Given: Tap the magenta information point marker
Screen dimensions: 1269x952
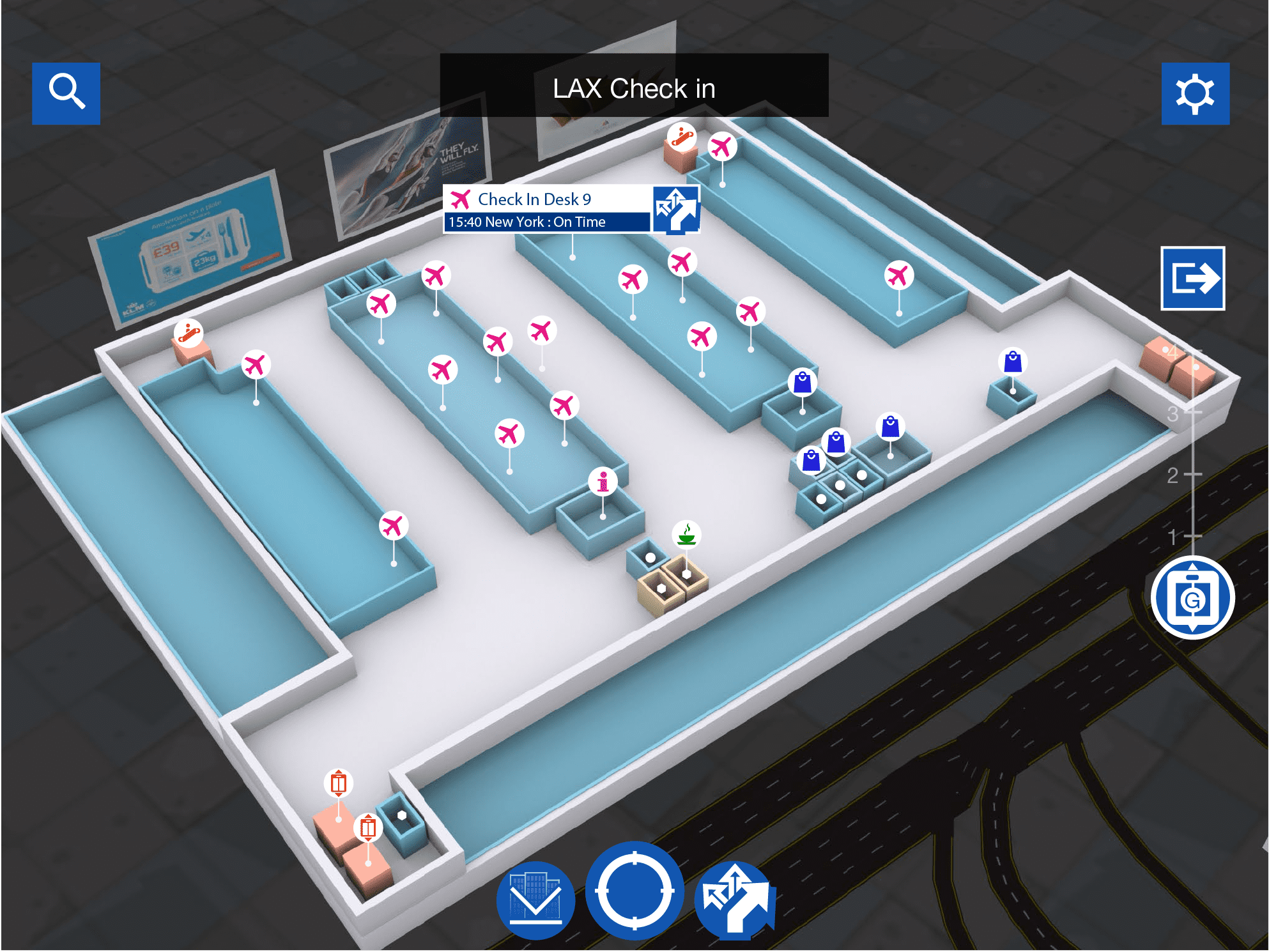Looking at the screenshot, I should (x=603, y=481).
